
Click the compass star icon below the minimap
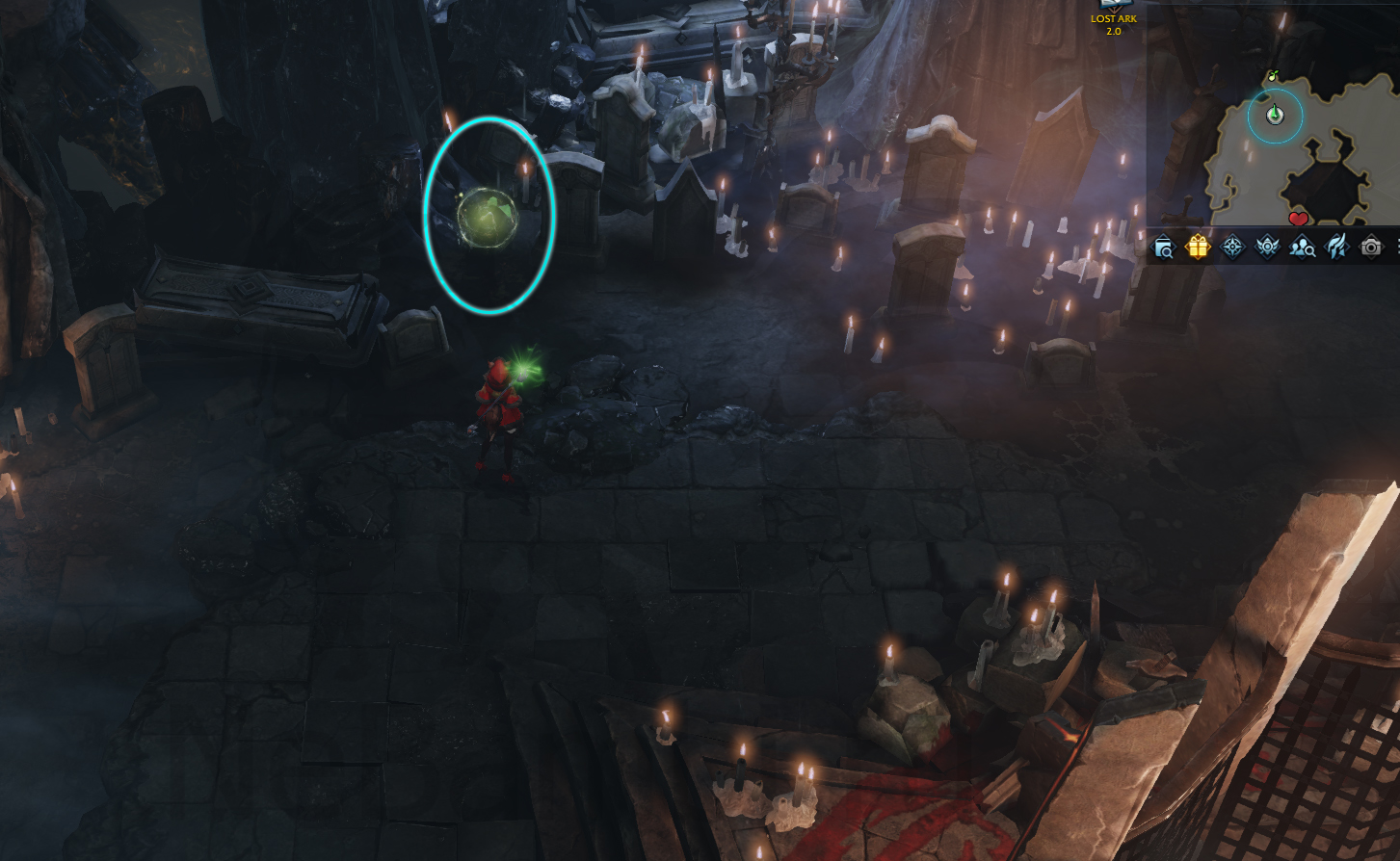[1232, 248]
